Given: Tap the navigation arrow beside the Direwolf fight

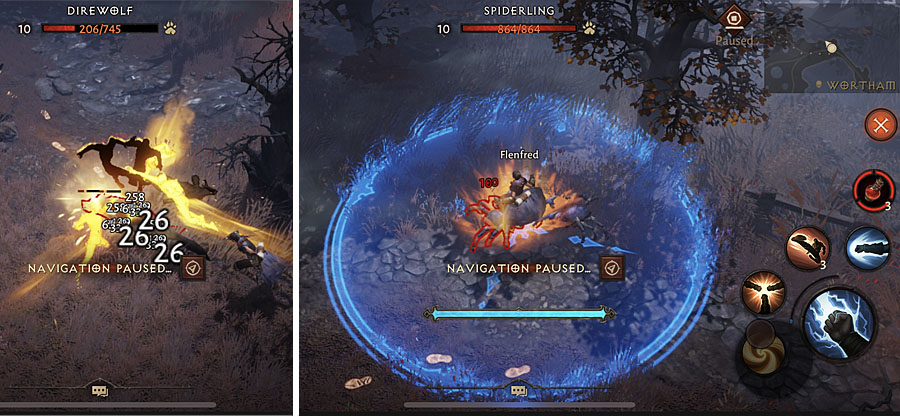Looking at the screenshot, I should pyautogui.click(x=193, y=268).
